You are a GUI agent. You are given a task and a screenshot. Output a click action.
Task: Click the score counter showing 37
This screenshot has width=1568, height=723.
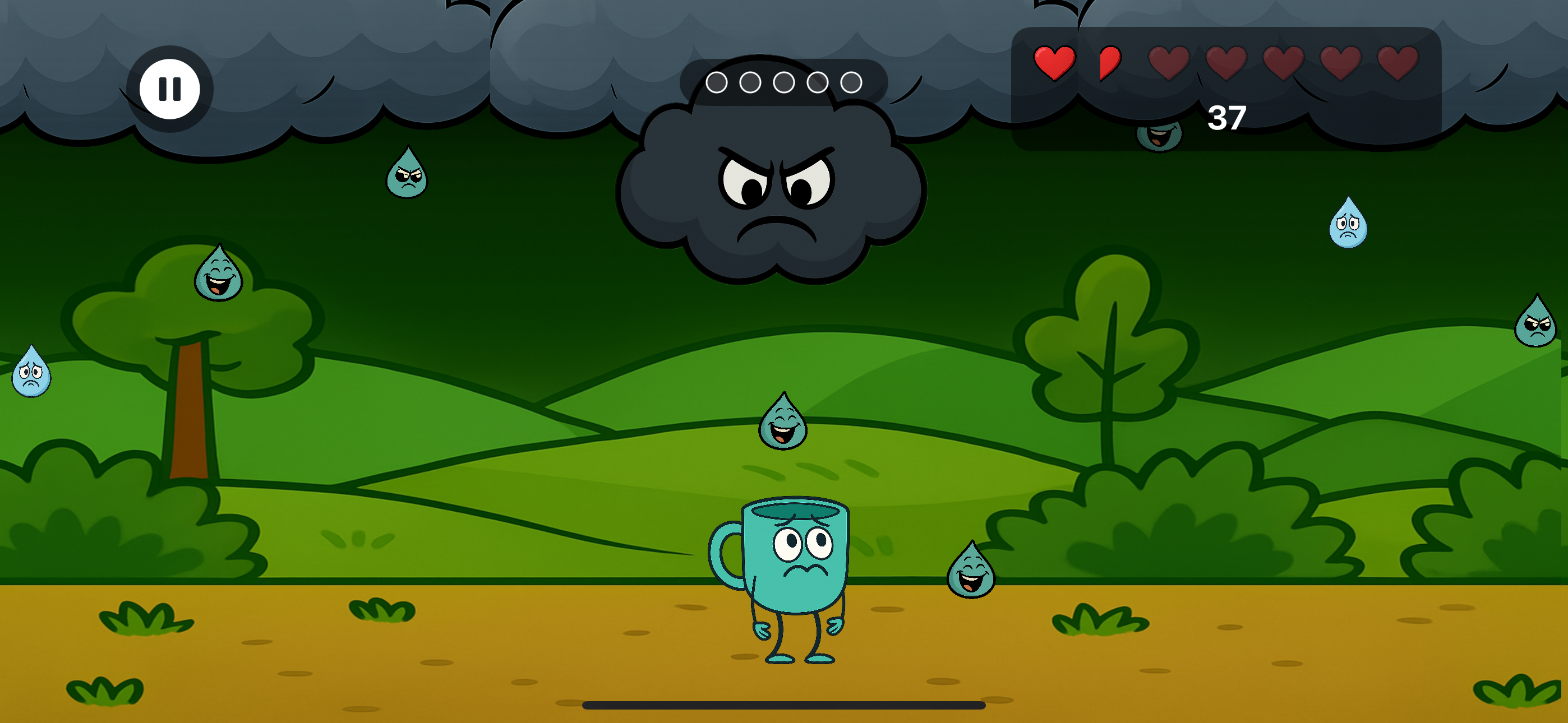pos(1227,119)
